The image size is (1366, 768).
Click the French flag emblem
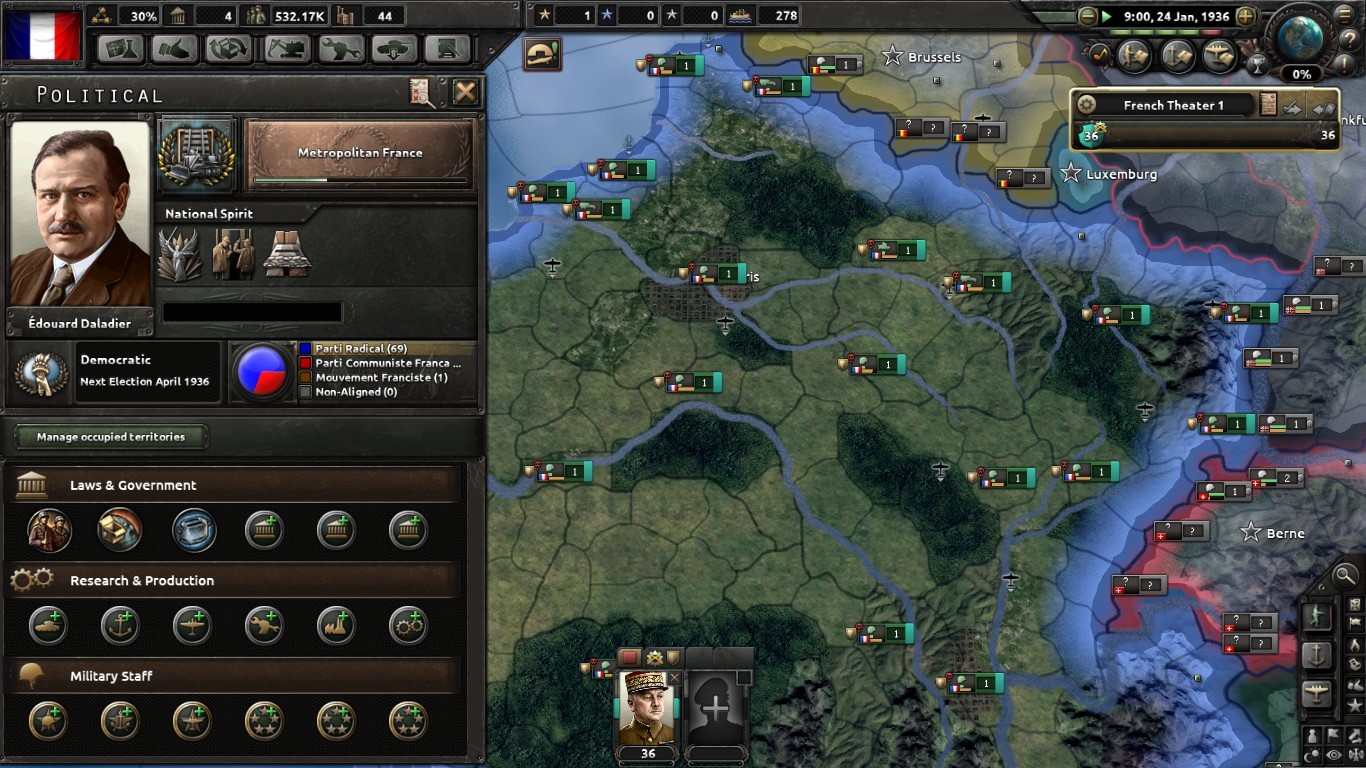pyautogui.click(x=42, y=37)
